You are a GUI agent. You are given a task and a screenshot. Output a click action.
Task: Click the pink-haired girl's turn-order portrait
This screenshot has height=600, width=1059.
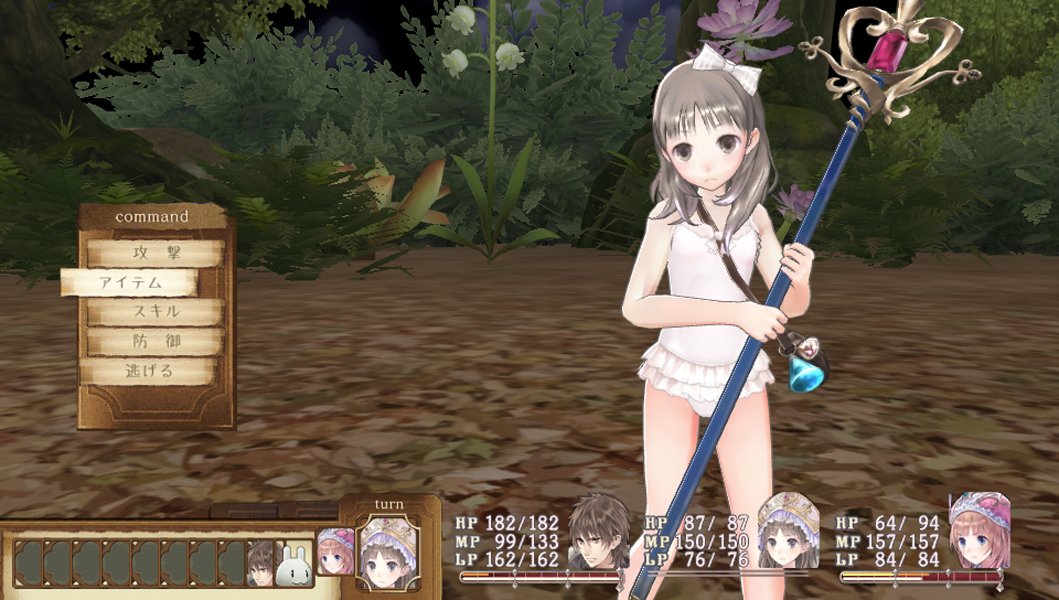tap(336, 552)
